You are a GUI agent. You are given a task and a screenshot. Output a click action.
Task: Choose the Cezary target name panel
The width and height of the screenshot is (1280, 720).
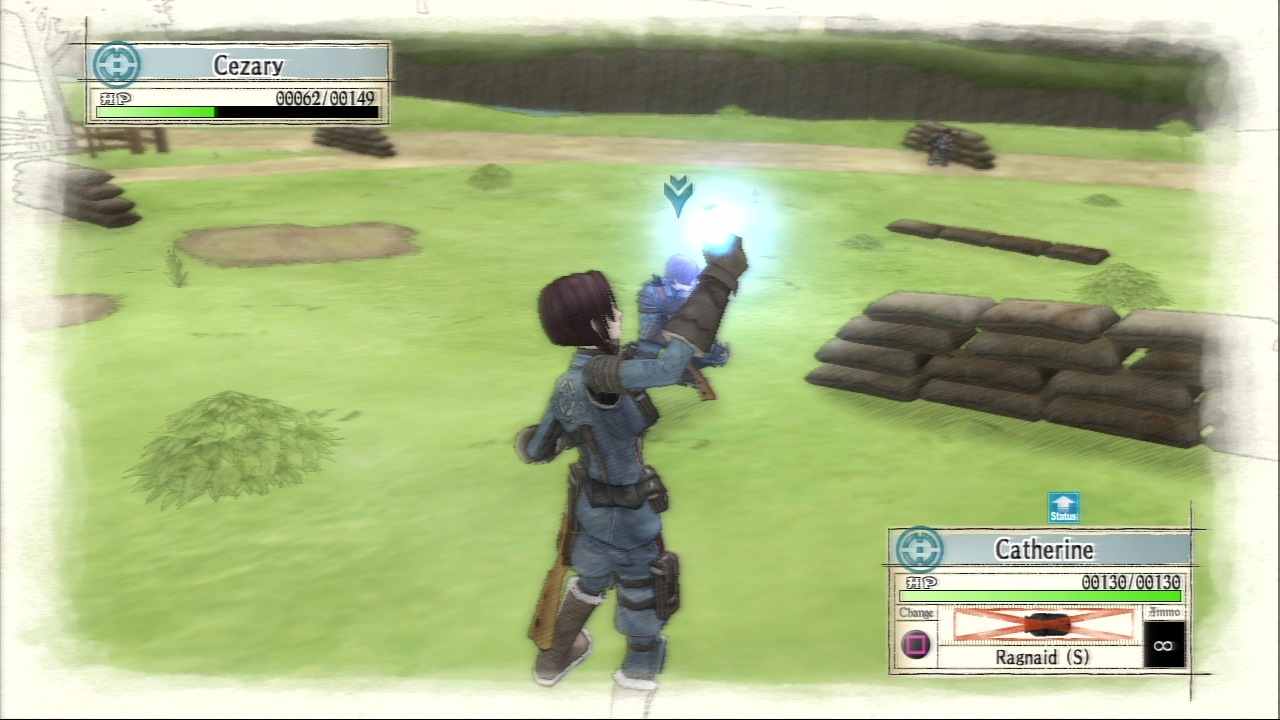(x=249, y=66)
